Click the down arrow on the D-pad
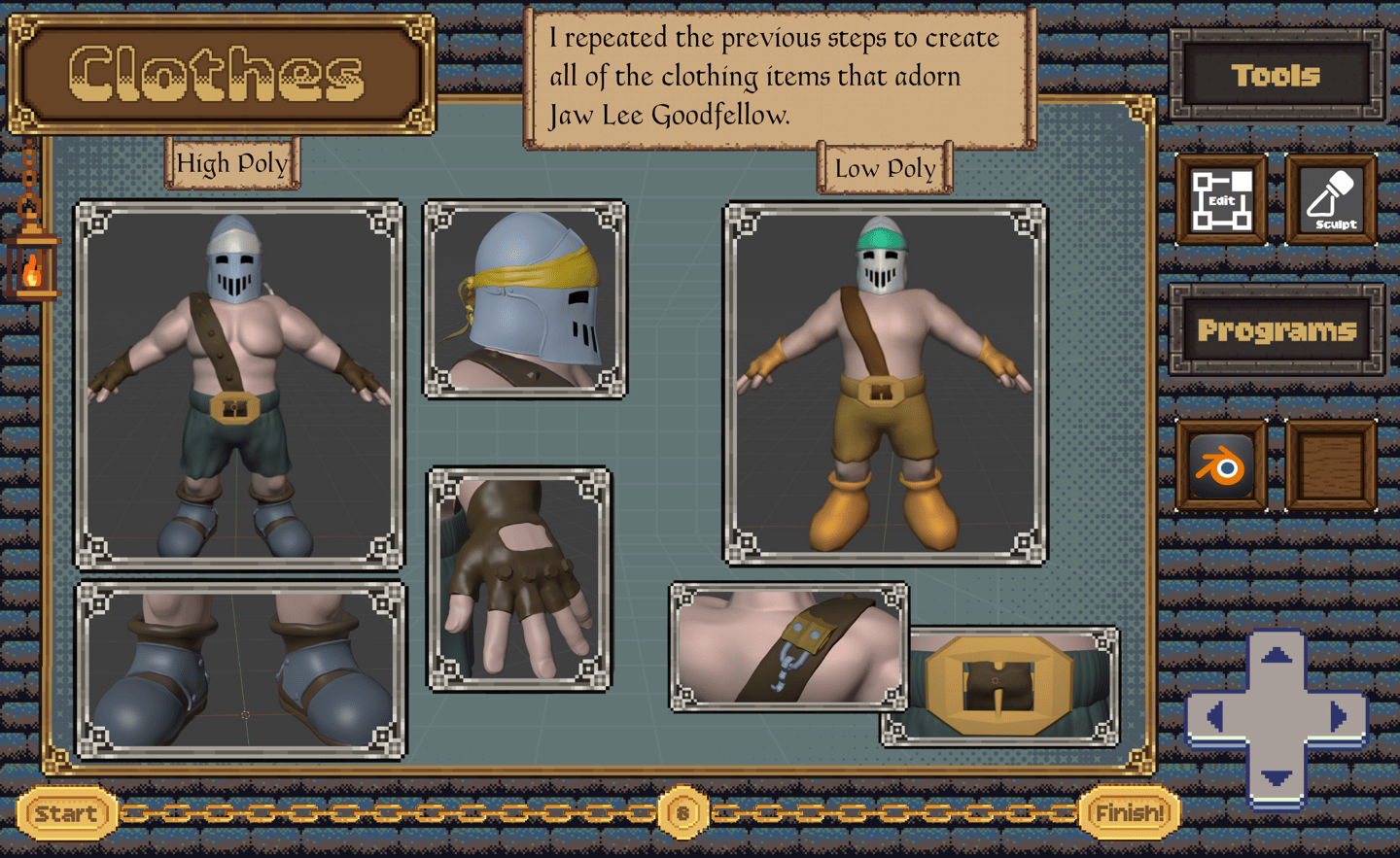The height and width of the screenshot is (858, 1400). tap(1277, 777)
